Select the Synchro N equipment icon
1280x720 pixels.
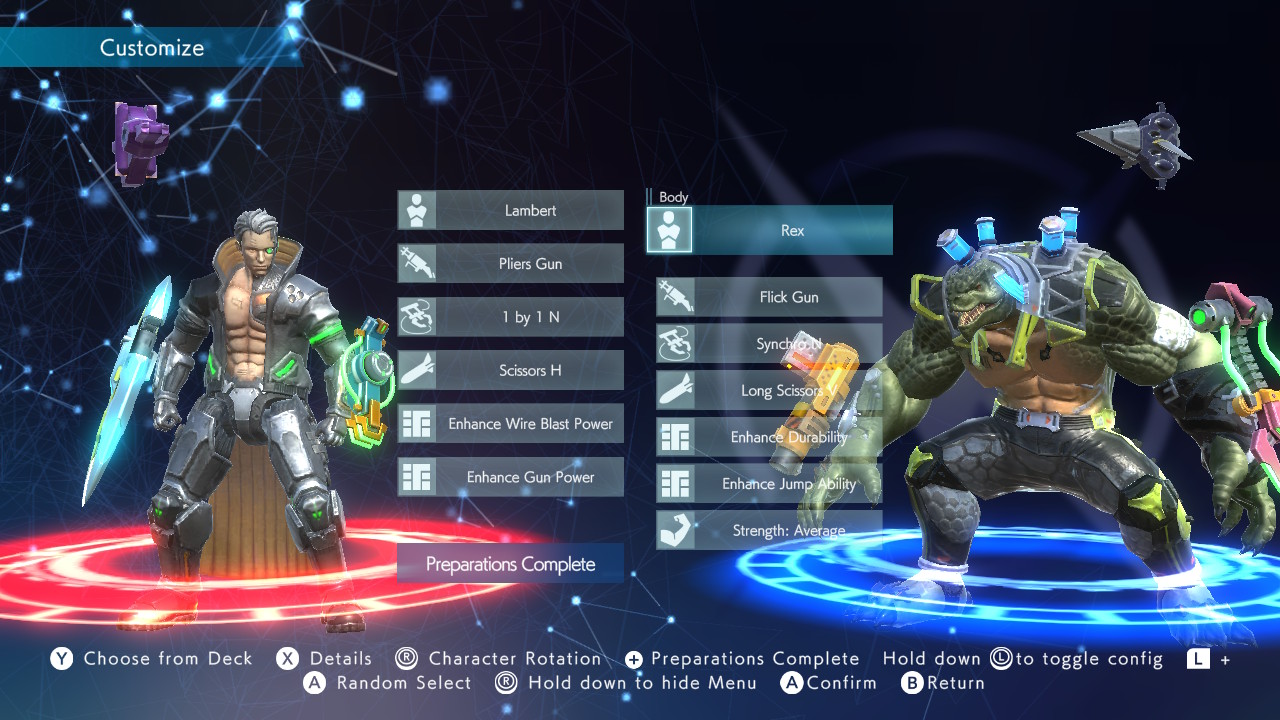click(674, 343)
